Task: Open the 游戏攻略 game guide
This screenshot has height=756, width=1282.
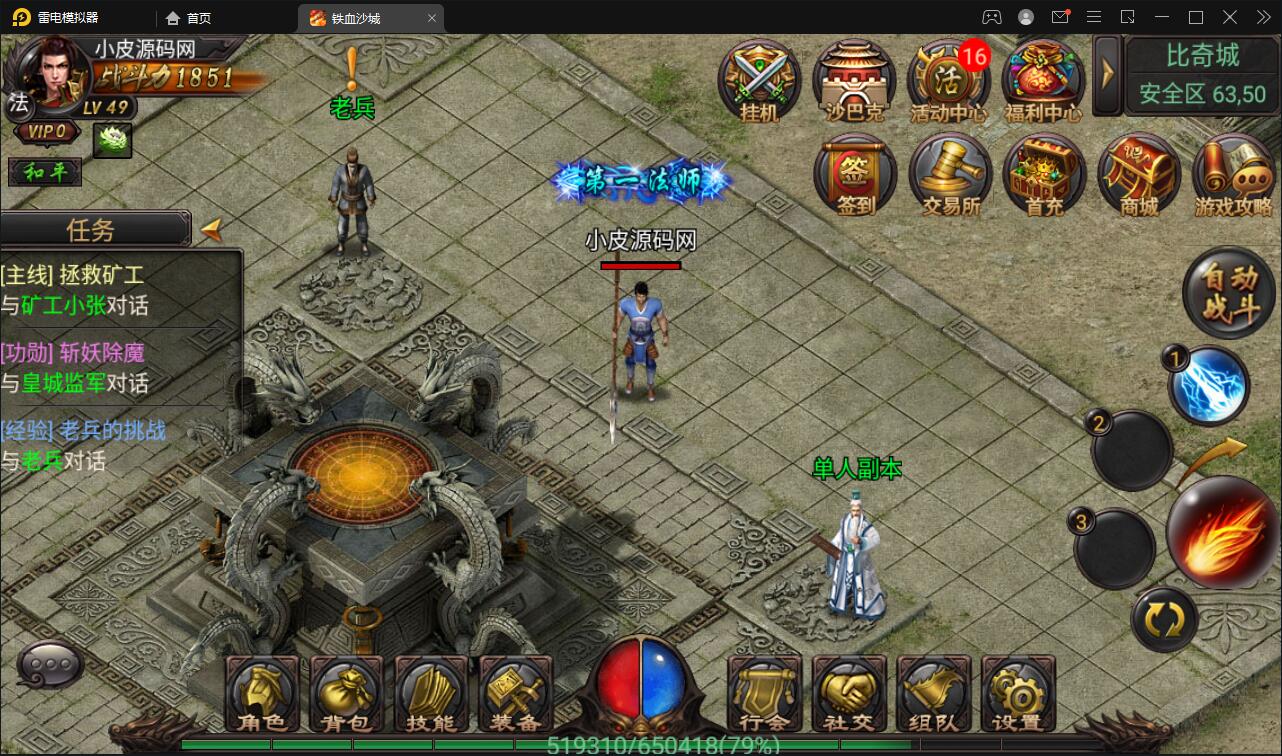Action: (x=1233, y=175)
